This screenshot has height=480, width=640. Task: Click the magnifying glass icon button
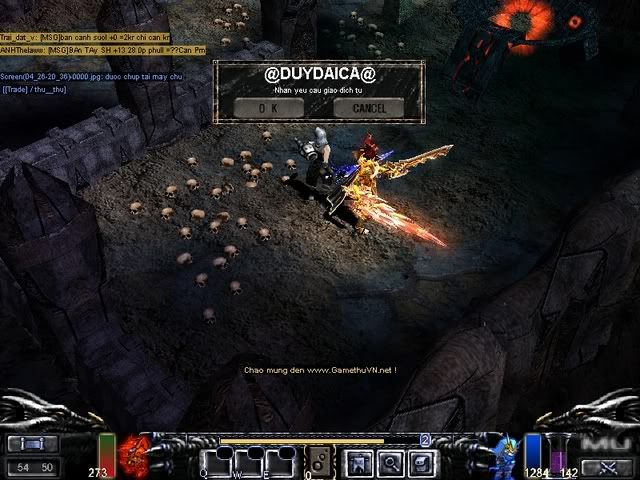[389, 462]
